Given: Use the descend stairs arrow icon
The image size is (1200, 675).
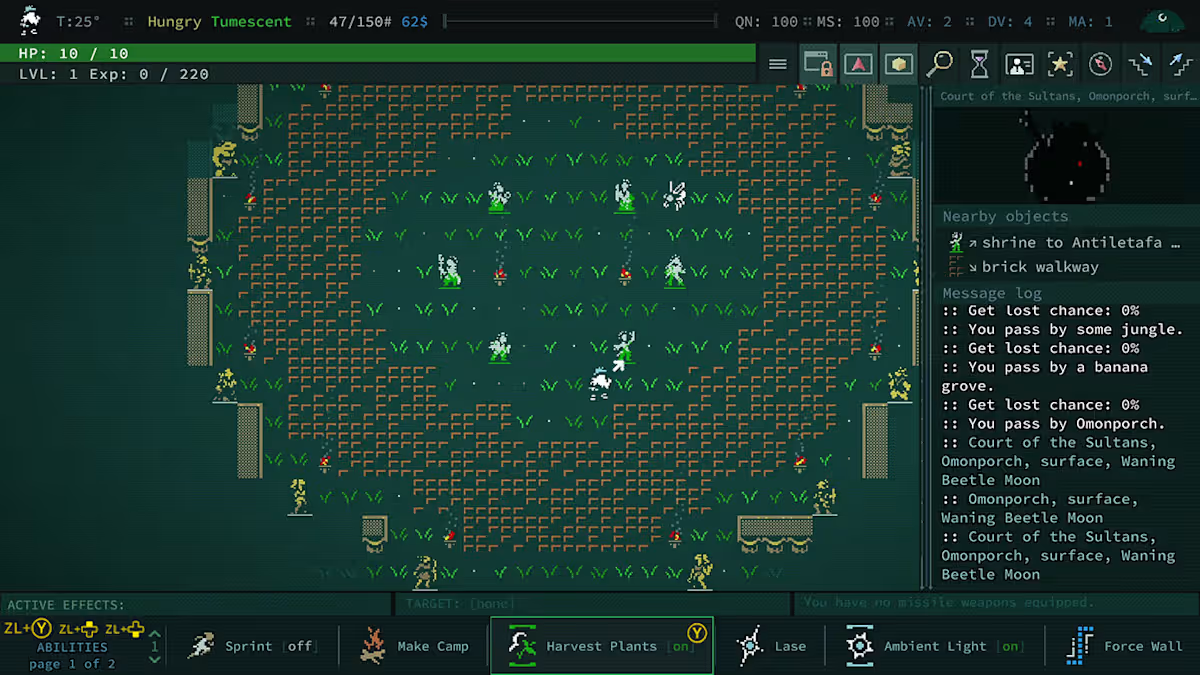Looking at the screenshot, I should click(1140, 65).
